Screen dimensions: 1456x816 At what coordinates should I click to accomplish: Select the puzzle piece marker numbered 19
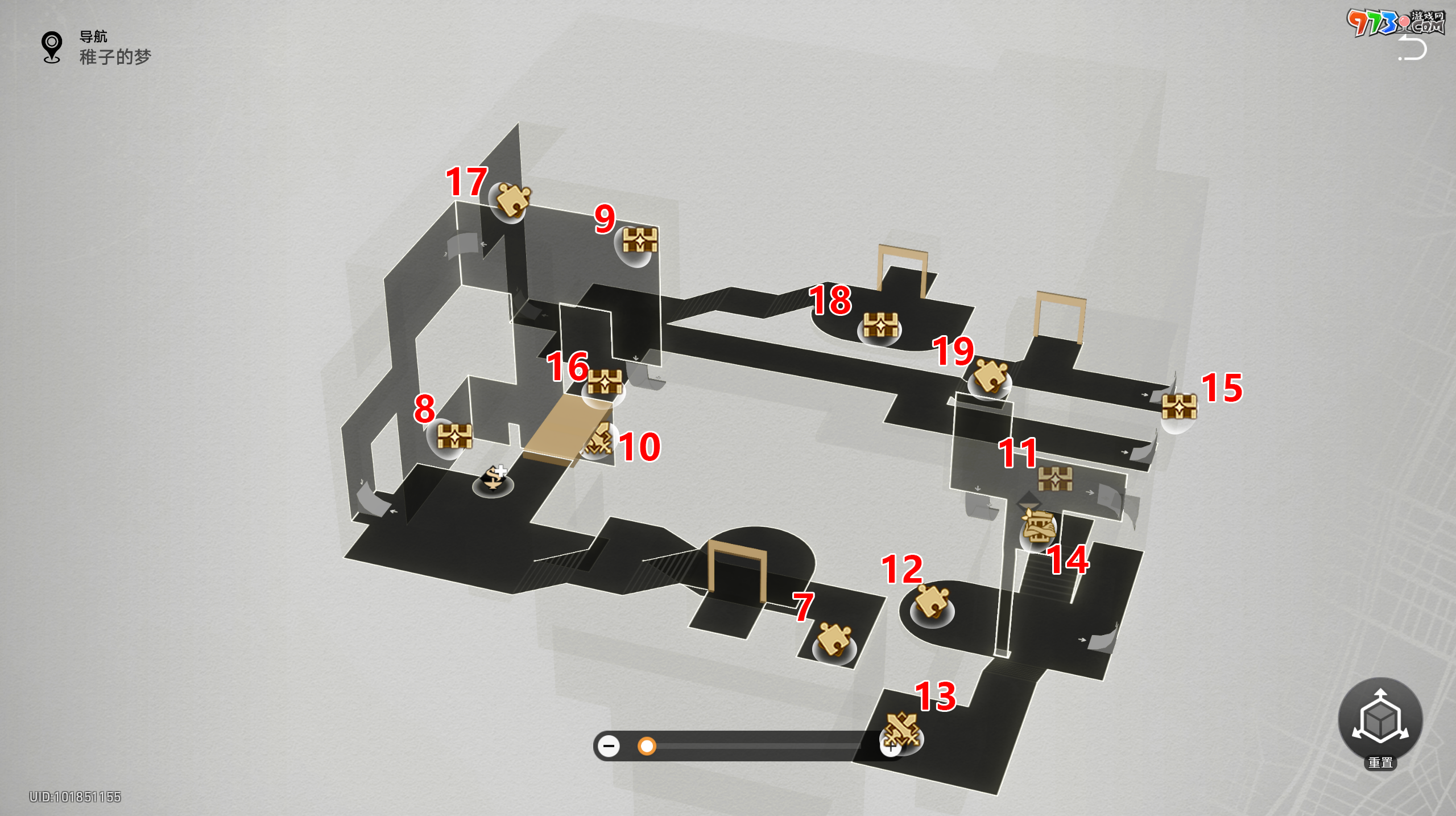(x=991, y=376)
